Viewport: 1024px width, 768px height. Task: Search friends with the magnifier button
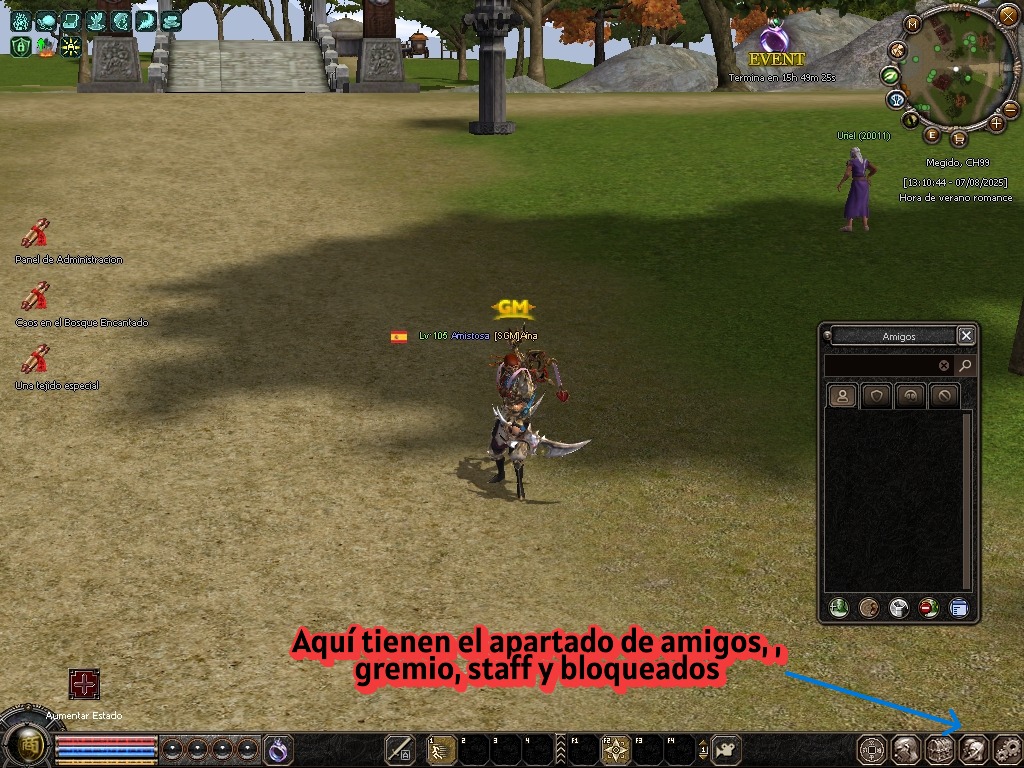coord(965,366)
